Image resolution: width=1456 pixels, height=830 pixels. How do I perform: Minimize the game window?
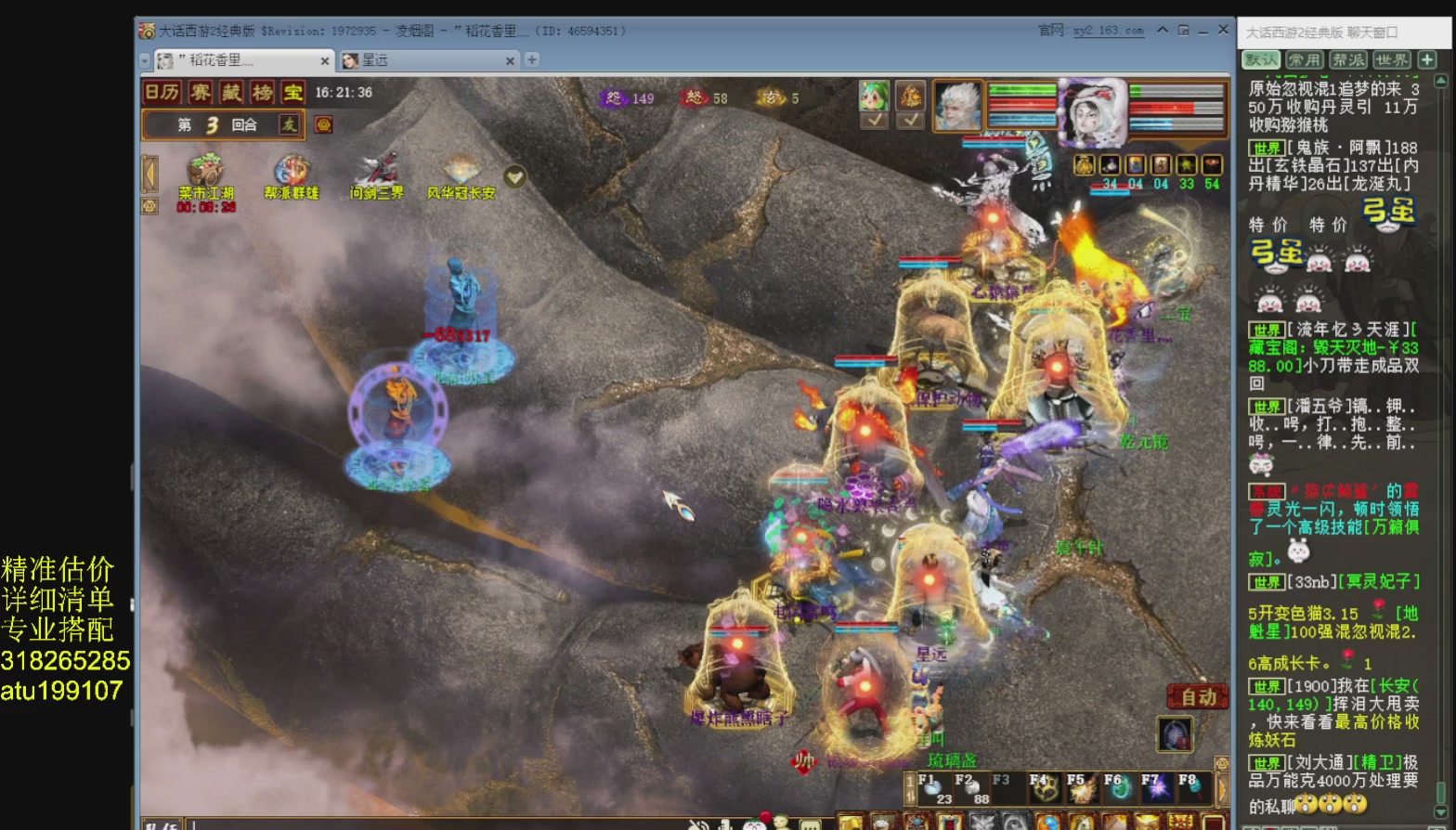tap(1202, 31)
